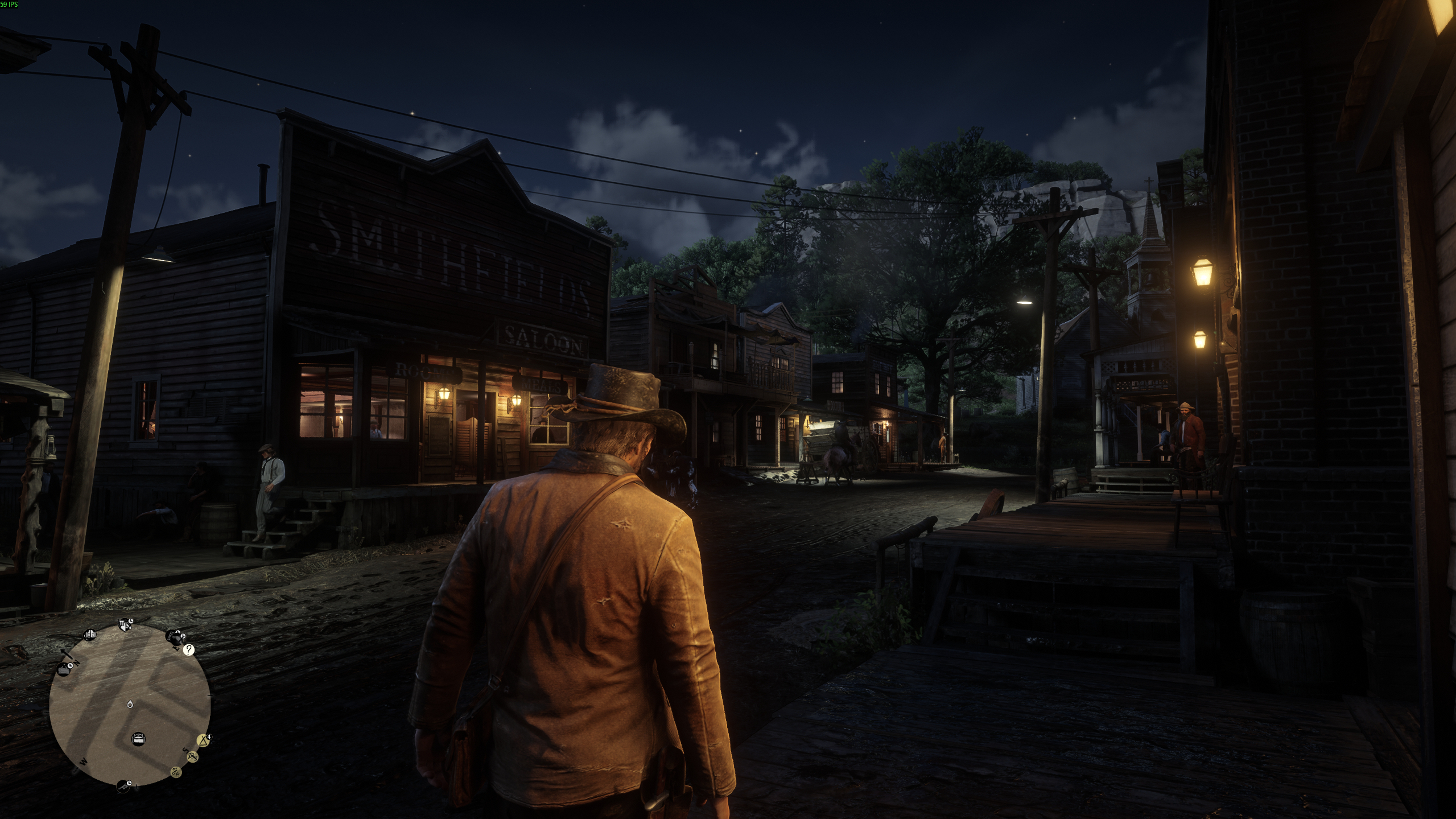This screenshot has width=1456, height=819.
Task: Select the barber marker at minimap top
Action: [x=125, y=625]
